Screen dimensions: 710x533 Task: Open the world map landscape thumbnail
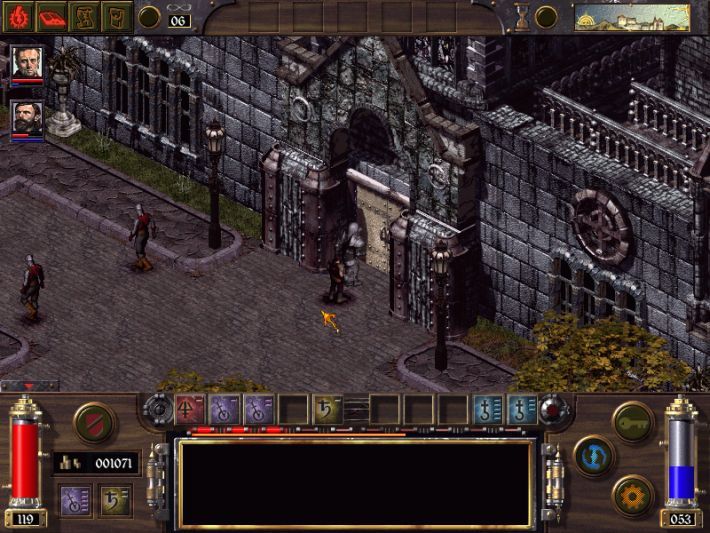[632, 17]
